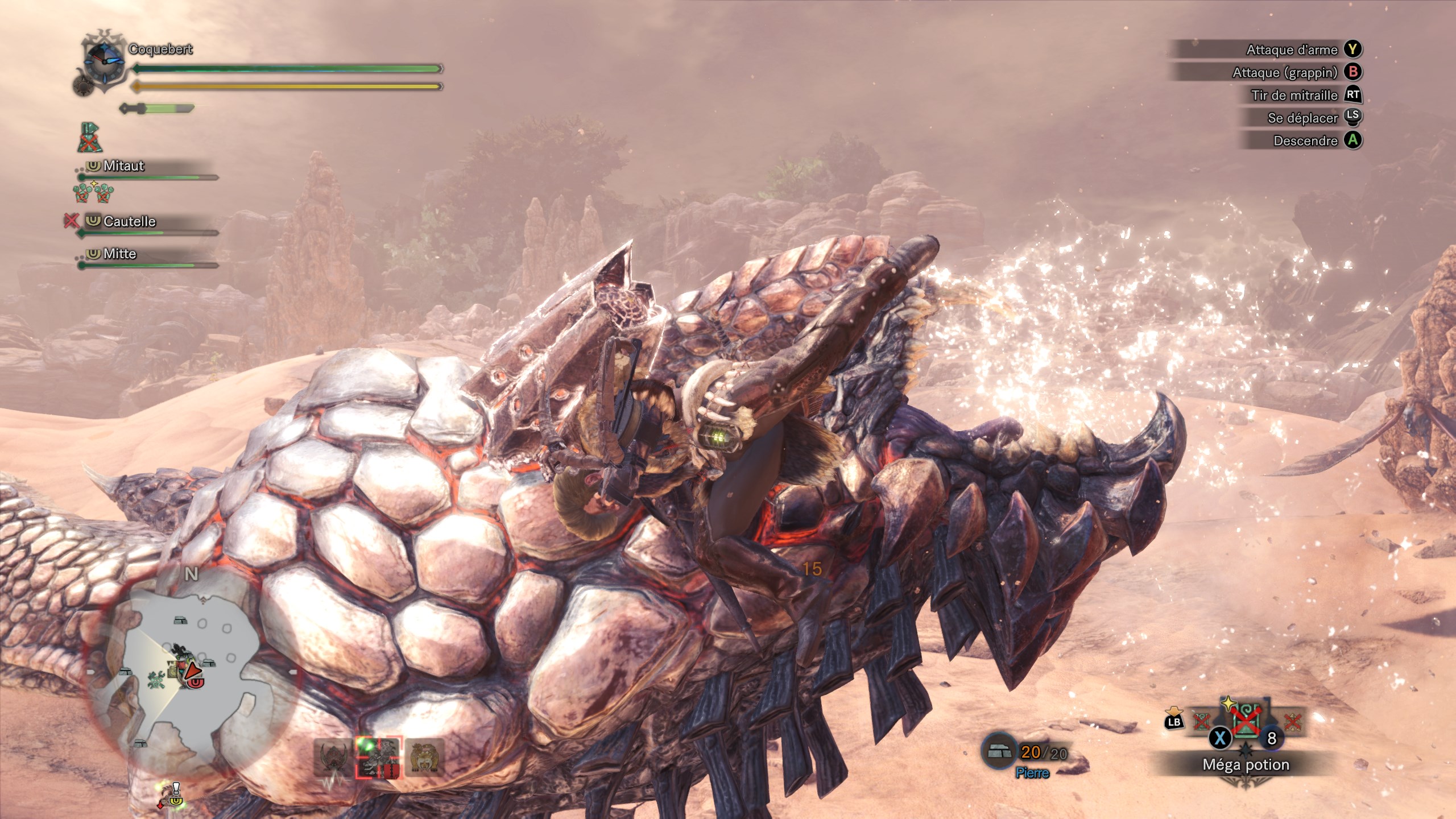Click the quest timer clock icon
This screenshot has height=819, width=1456.
104,60
